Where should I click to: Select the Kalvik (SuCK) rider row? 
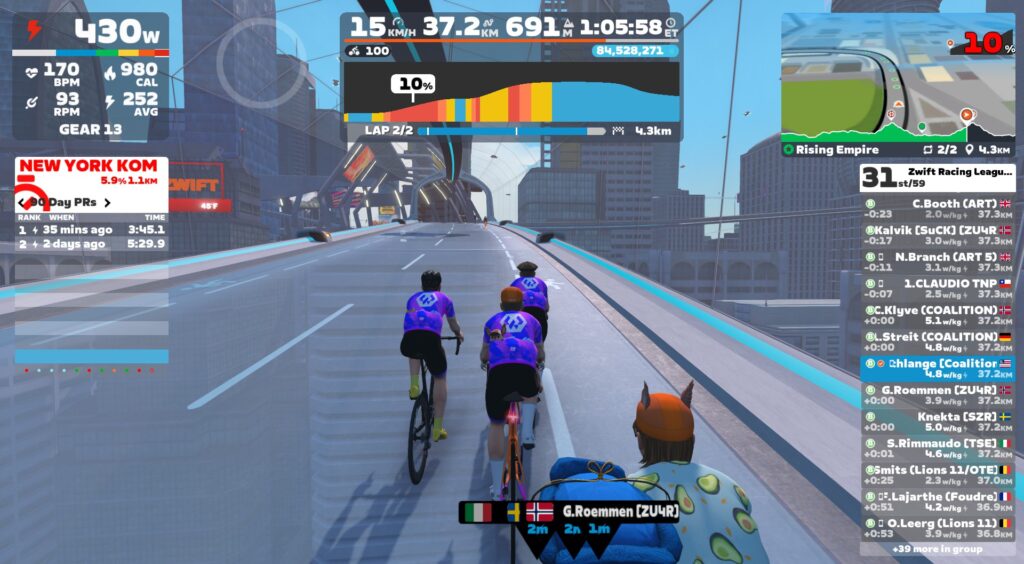coord(937,235)
